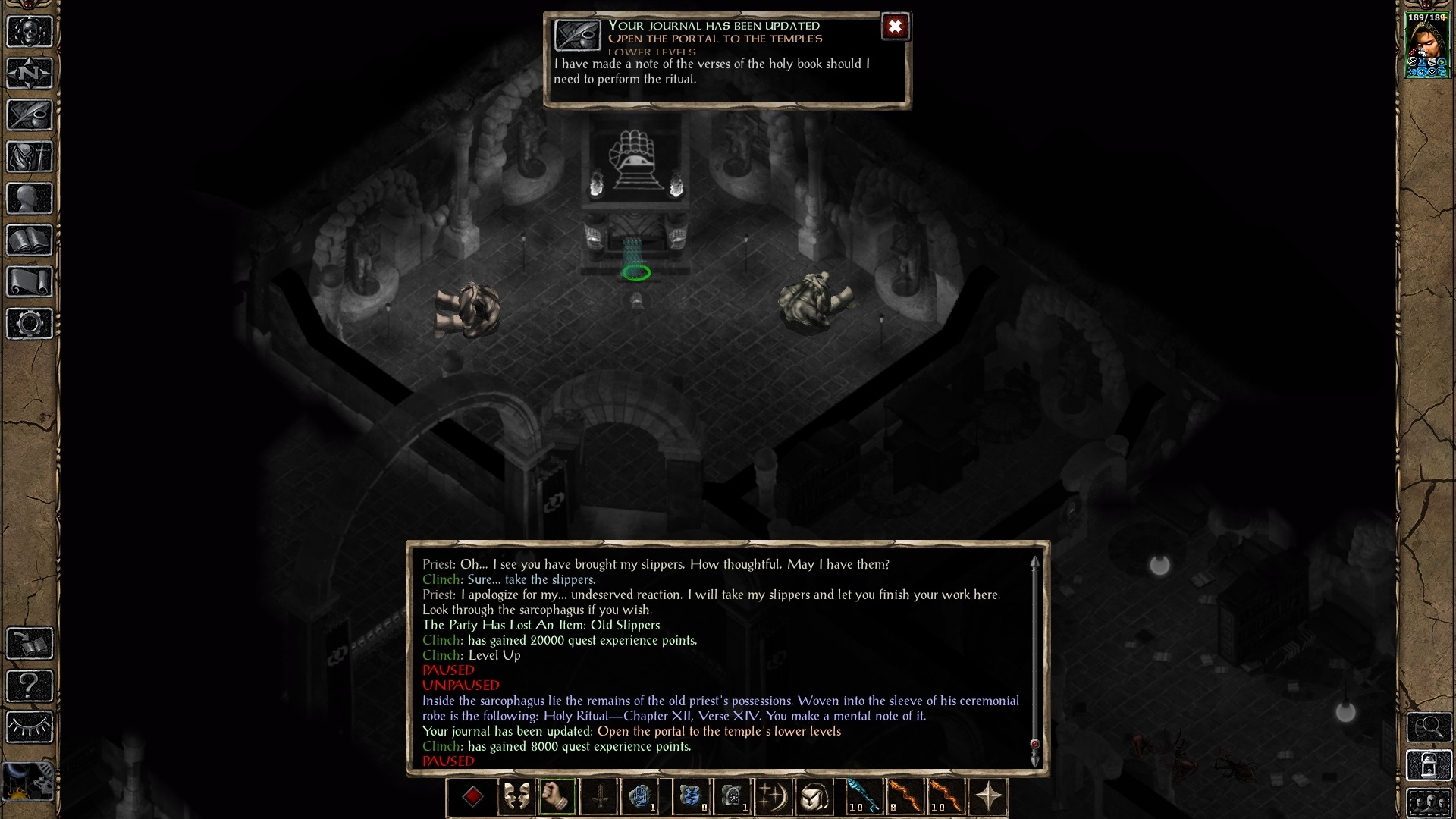Open game options via gear icon

click(x=30, y=324)
